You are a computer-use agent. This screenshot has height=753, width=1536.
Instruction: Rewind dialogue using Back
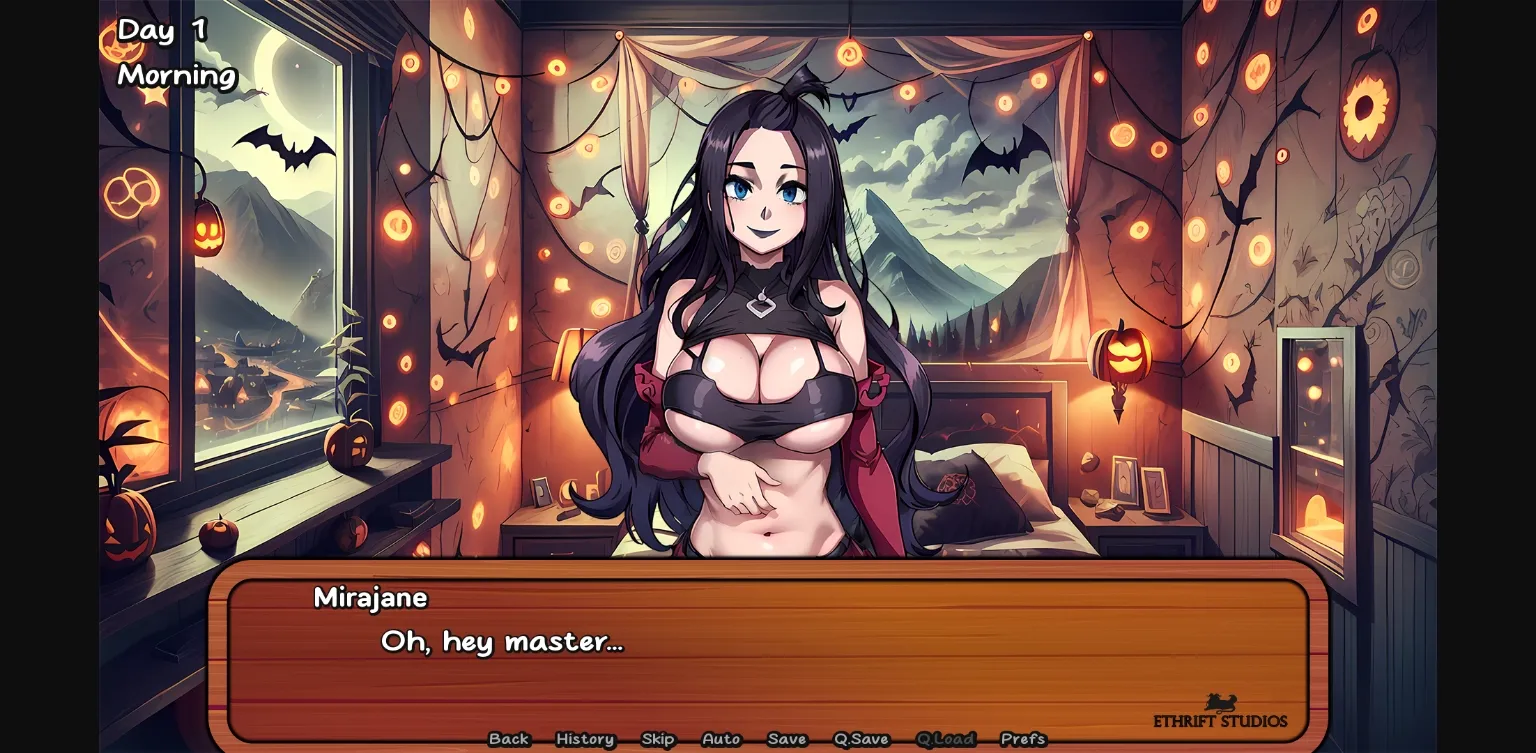tap(509, 739)
